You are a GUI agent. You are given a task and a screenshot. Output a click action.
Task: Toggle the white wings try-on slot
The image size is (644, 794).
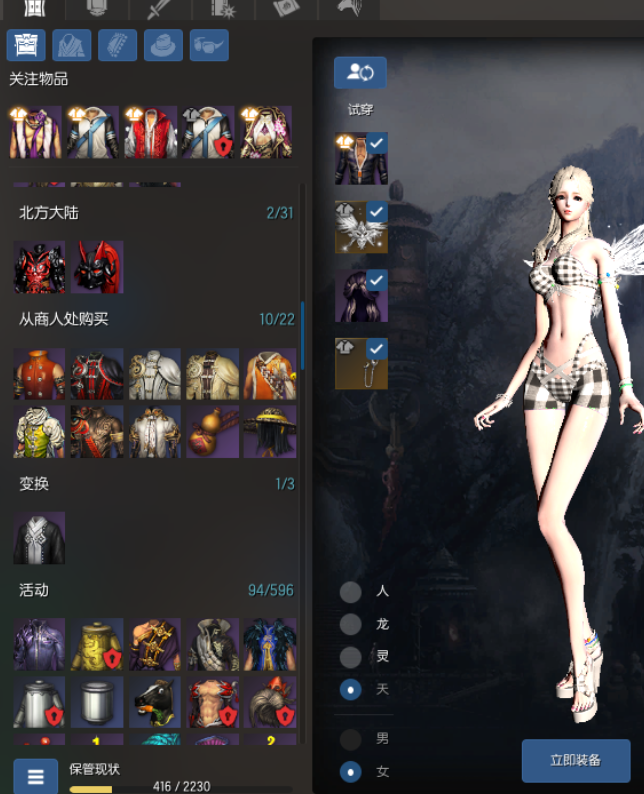tap(377, 212)
